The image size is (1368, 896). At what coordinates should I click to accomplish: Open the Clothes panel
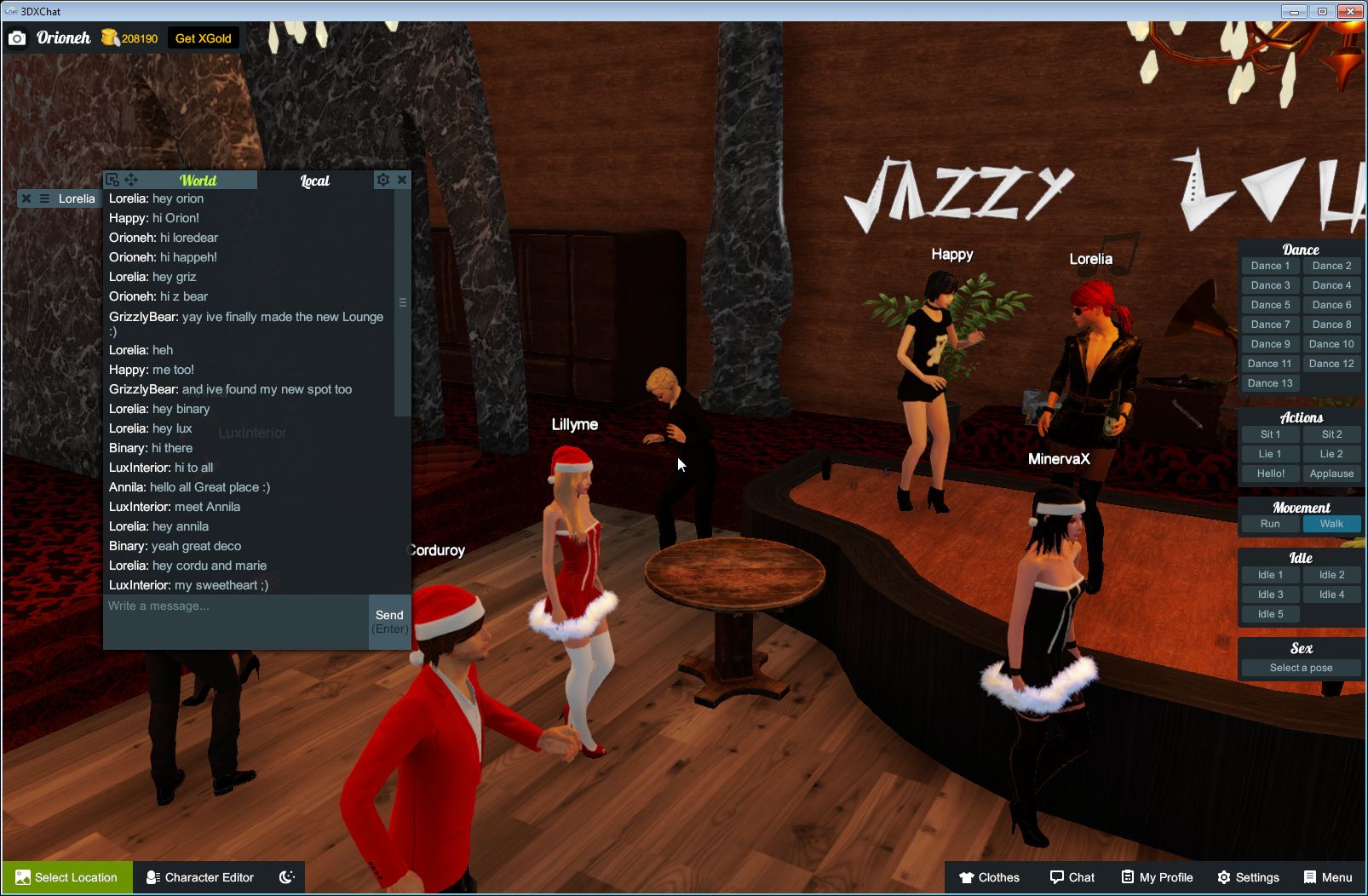click(990, 877)
